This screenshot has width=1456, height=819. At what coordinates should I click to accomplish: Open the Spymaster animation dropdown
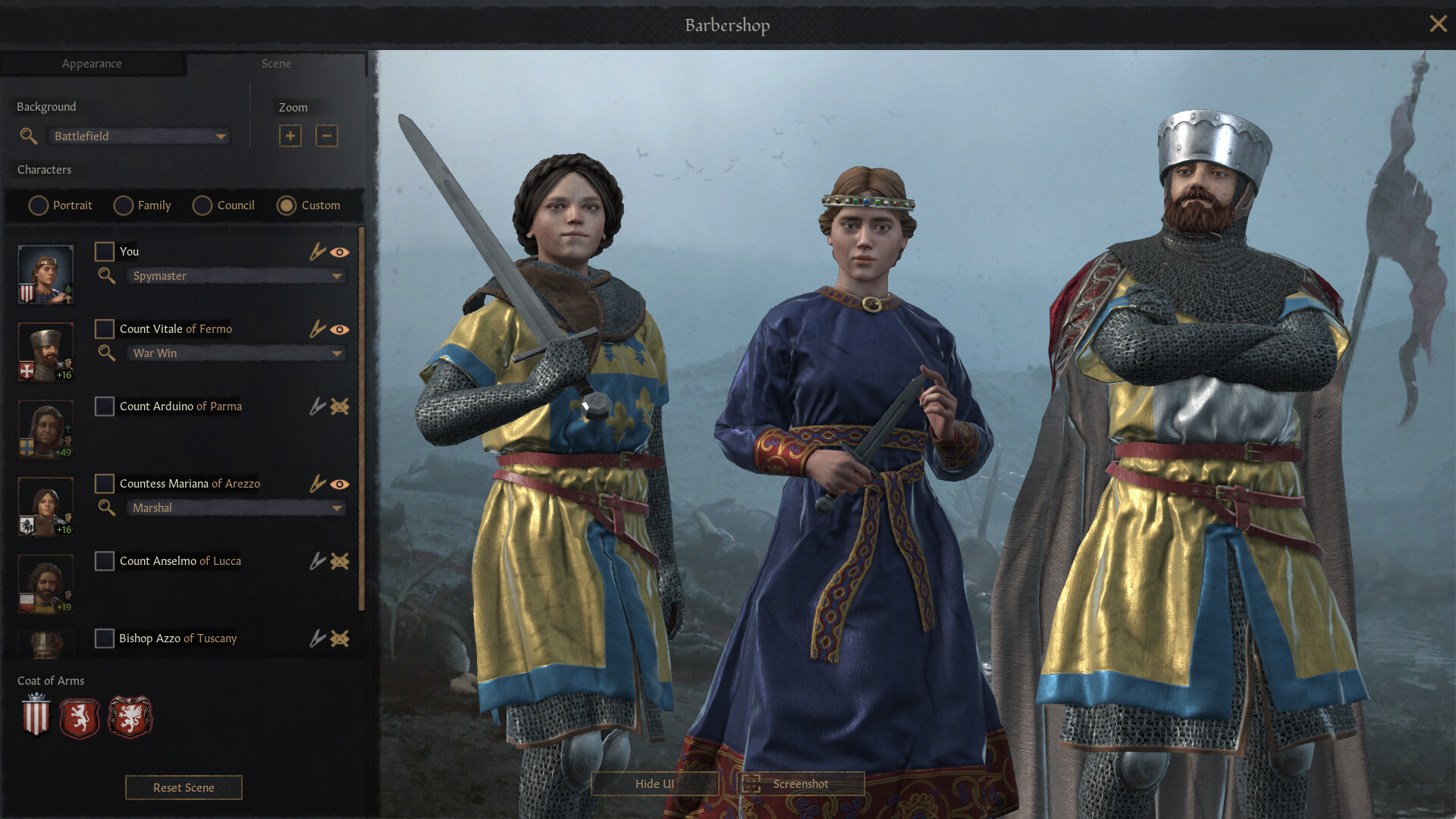tap(235, 276)
